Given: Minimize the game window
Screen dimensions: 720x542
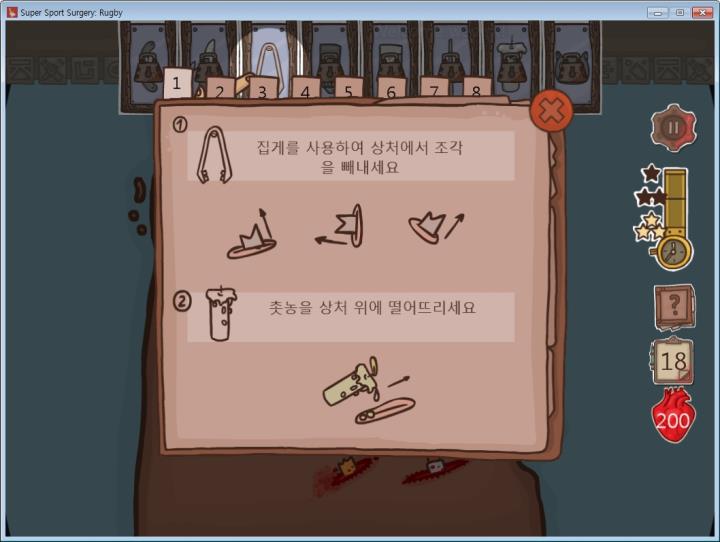Looking at the screenshot, I should (x=657, y=12).
